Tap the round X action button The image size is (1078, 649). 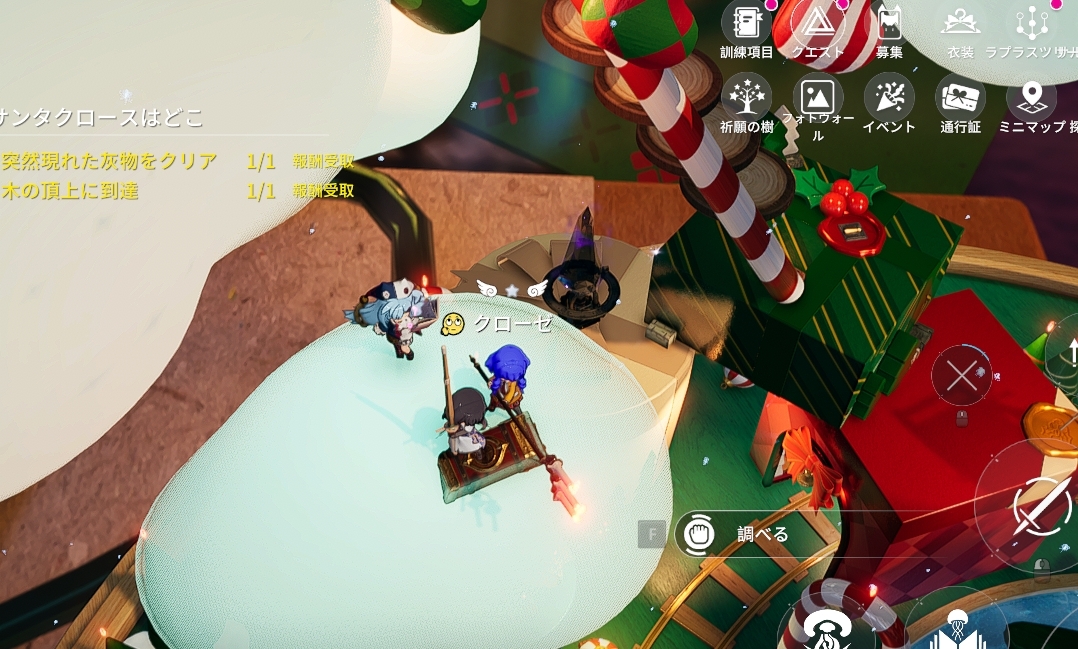[961, 377]
